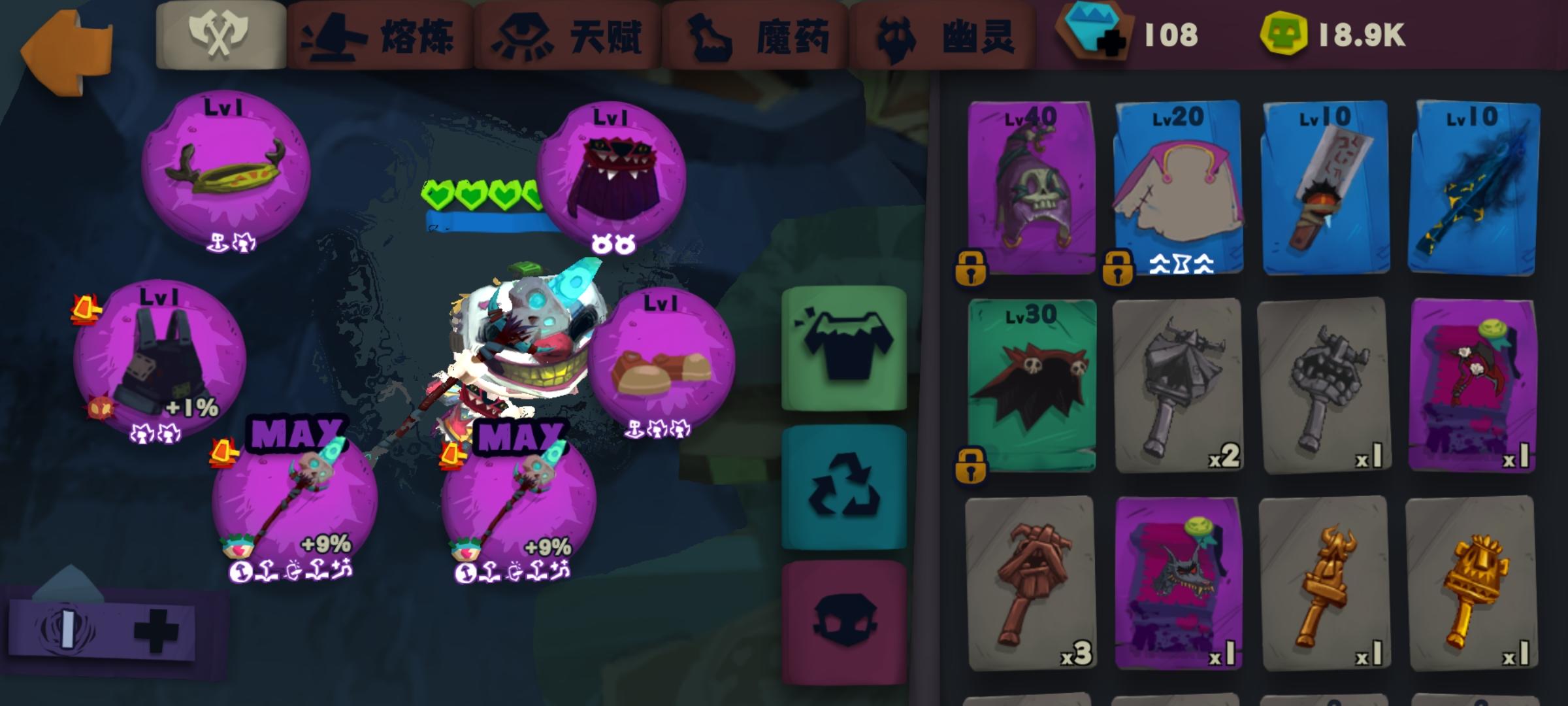The image size is (1568, 706).
Task: Select the 天赋 talents eye icon
Action: click(523, 36)
